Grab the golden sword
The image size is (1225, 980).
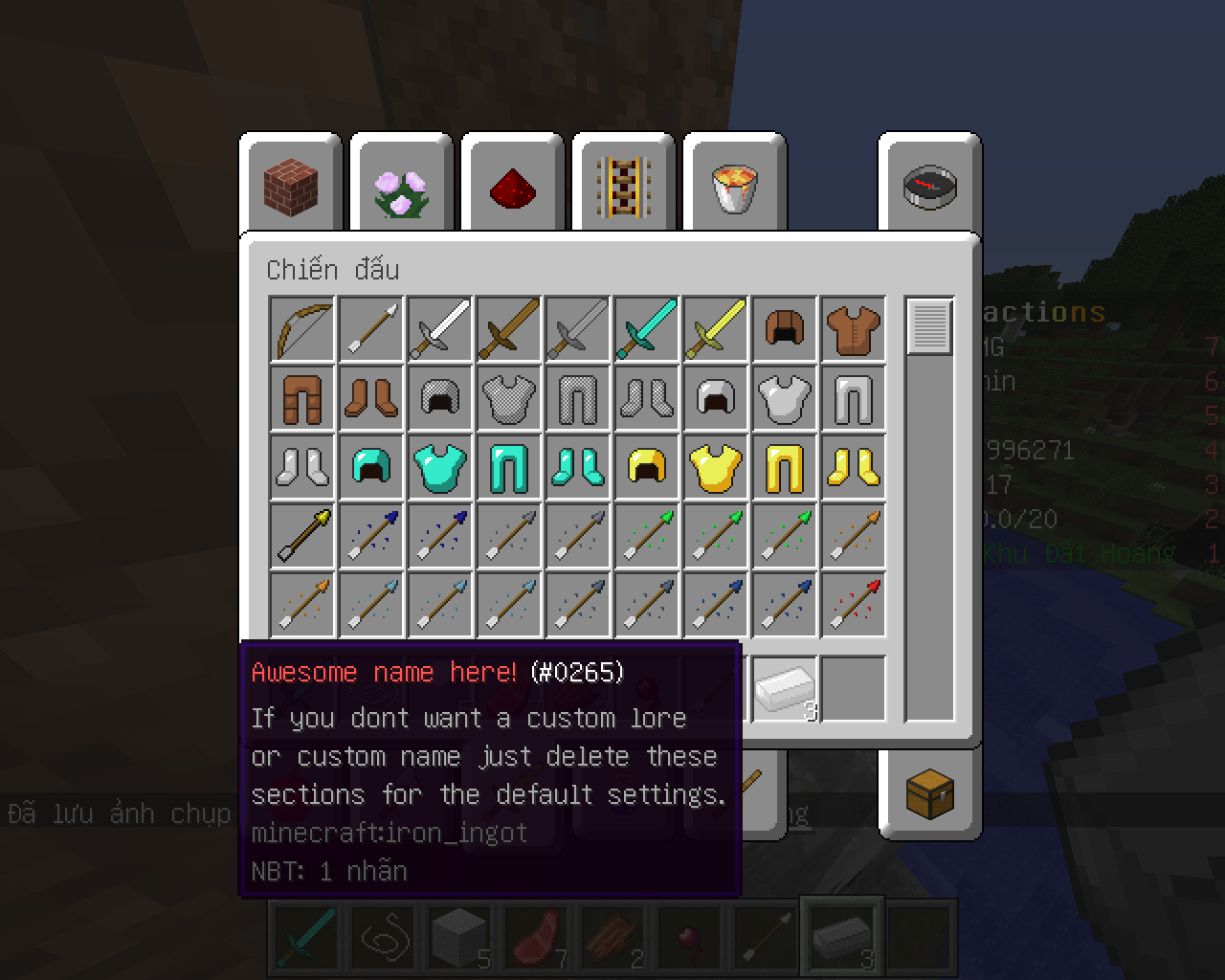tap(716, 329)
